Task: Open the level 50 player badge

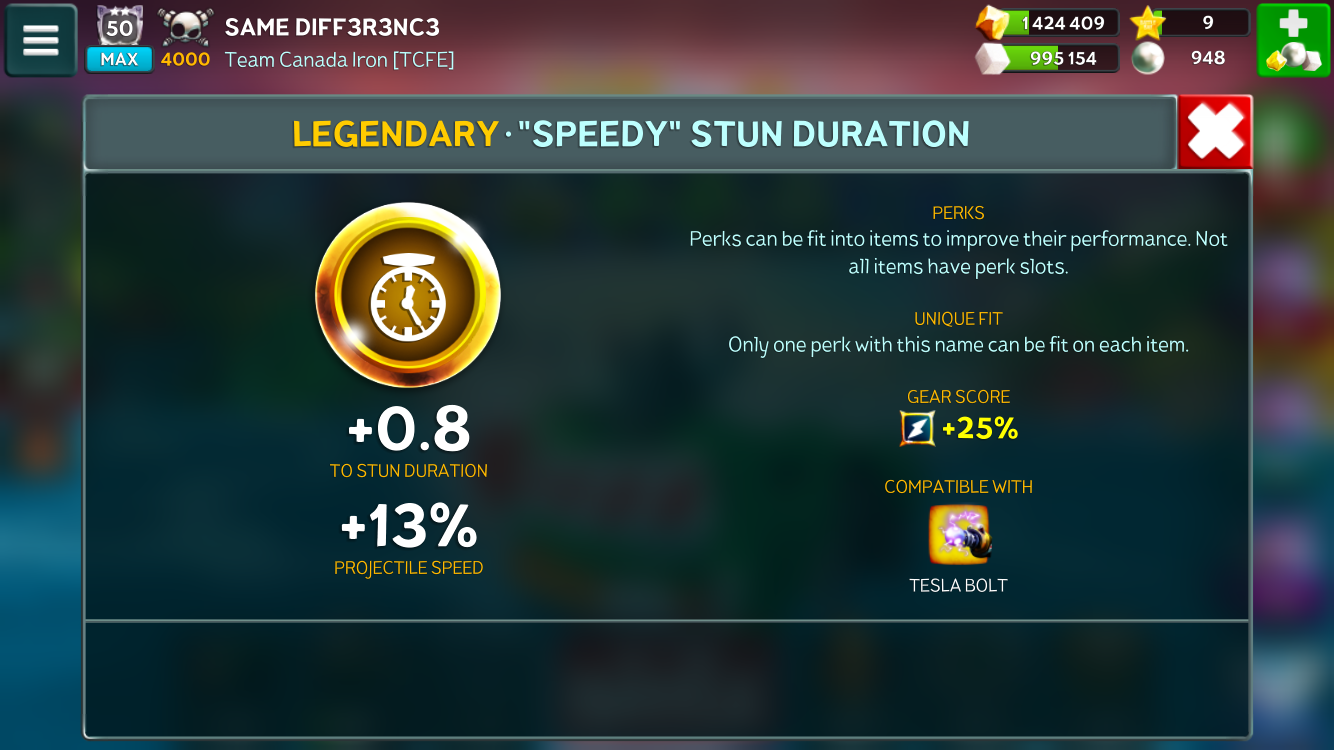Action: pyautogui.click(x=120, y=28)
